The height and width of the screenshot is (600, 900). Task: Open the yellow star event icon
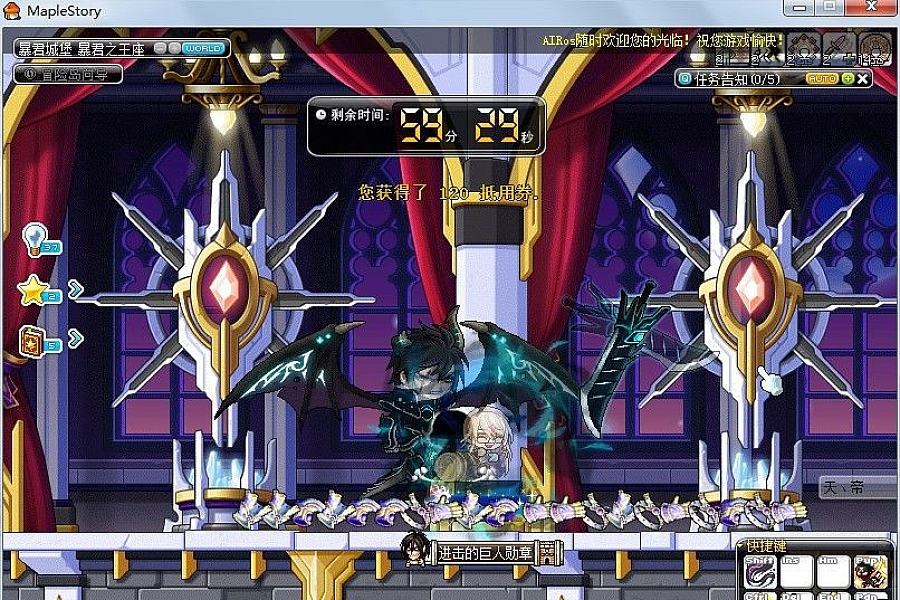click(x=34, y=291)
